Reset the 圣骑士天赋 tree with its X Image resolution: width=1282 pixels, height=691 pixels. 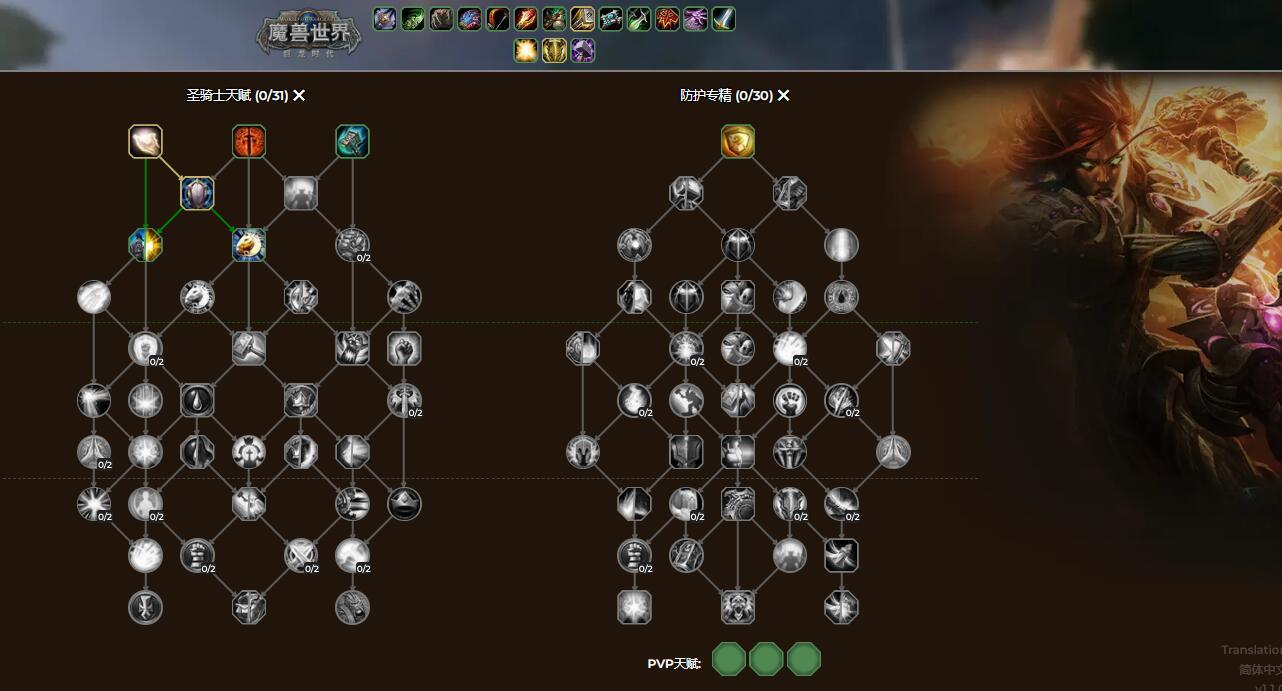point(299,96)
